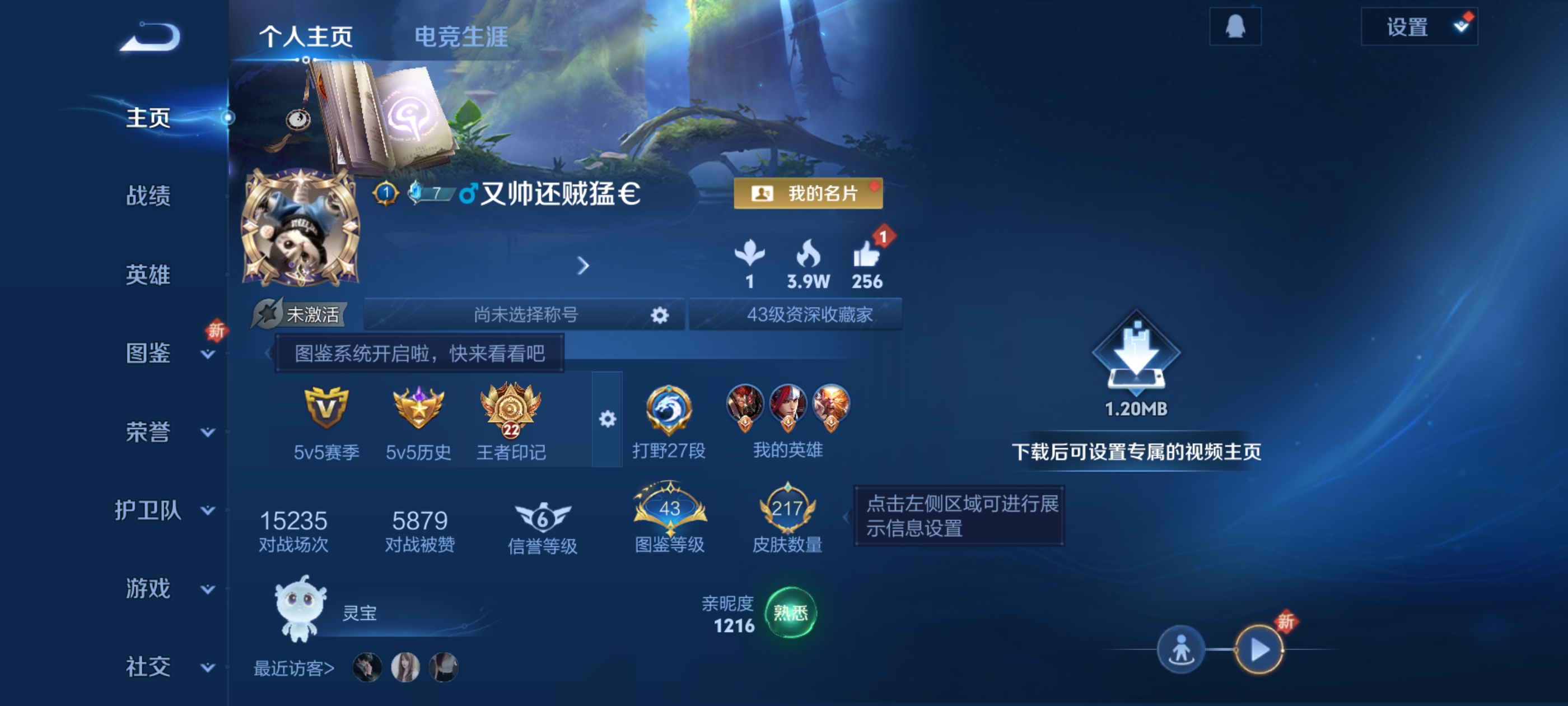Open the QQ penguin icon at top right
This screenshot has width=1568, height=706.
click(x=1236, y=27)
